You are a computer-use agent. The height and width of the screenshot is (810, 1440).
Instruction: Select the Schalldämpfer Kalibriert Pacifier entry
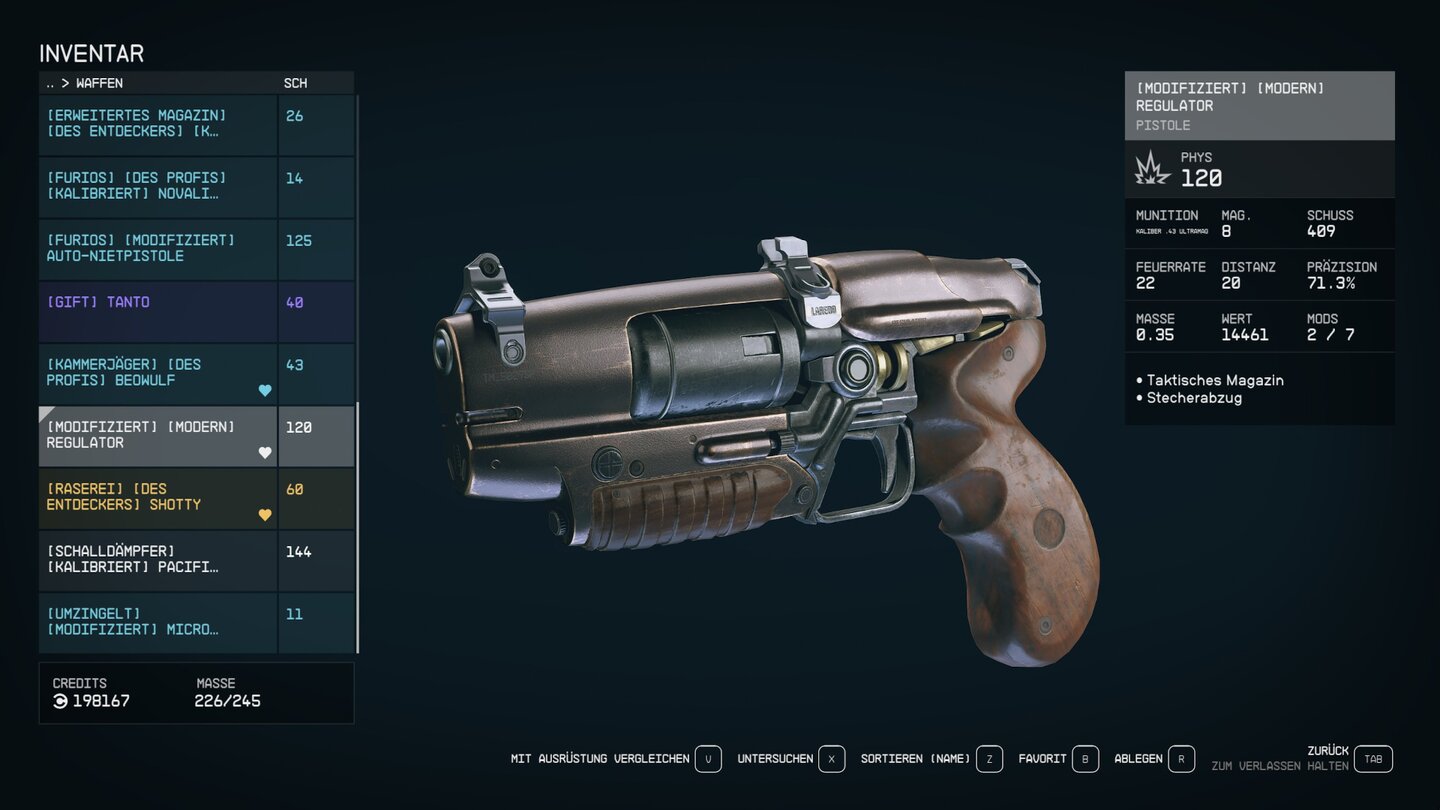click(x=157, y=560)
